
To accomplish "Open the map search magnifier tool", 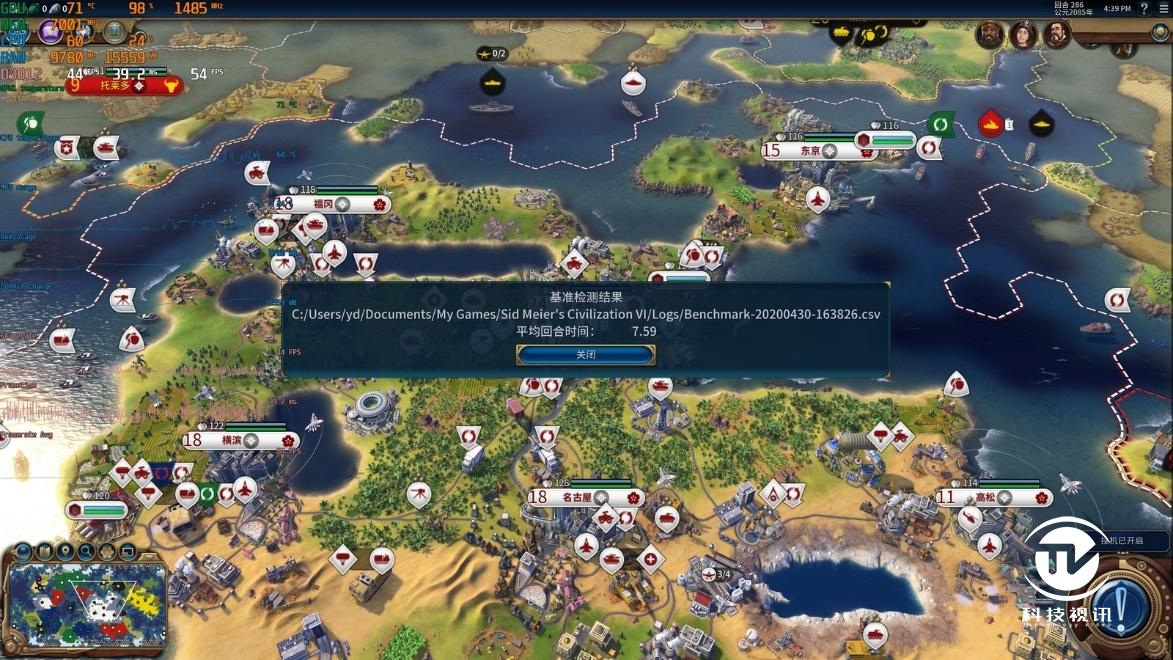I will (x=86, y=551).
